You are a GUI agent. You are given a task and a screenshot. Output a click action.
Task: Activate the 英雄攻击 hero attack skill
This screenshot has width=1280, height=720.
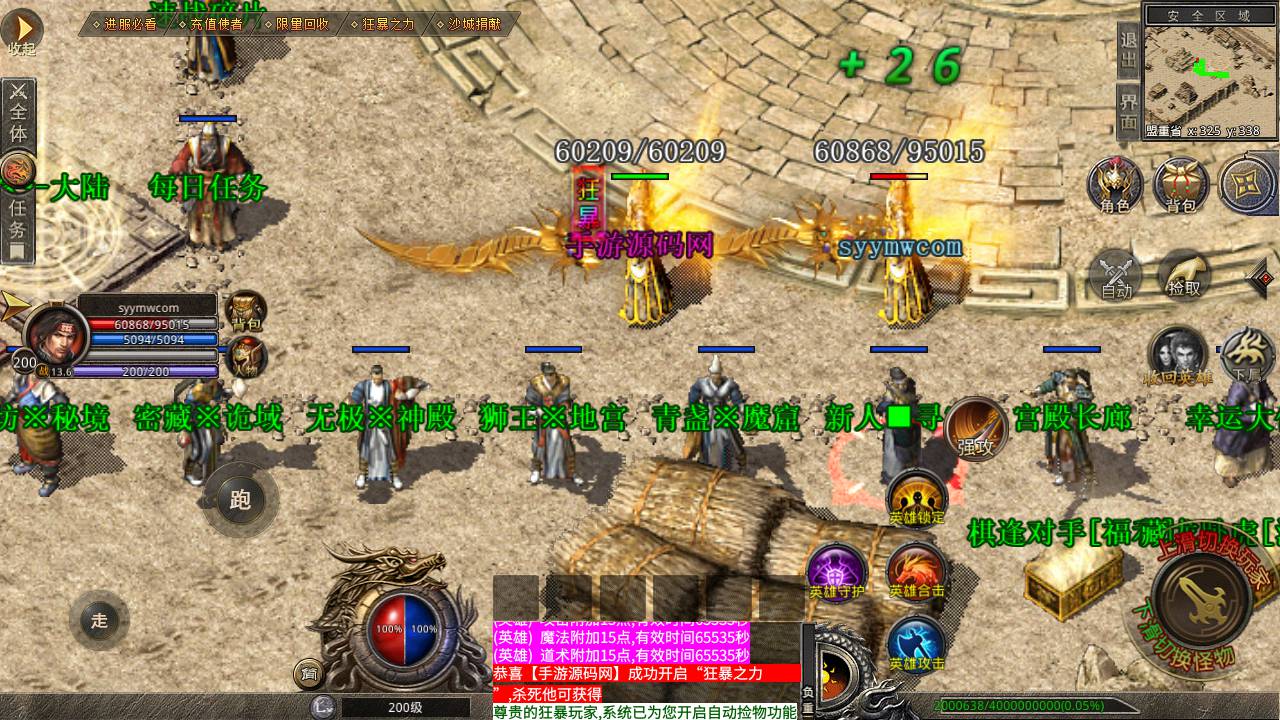[x=916, y=643]
